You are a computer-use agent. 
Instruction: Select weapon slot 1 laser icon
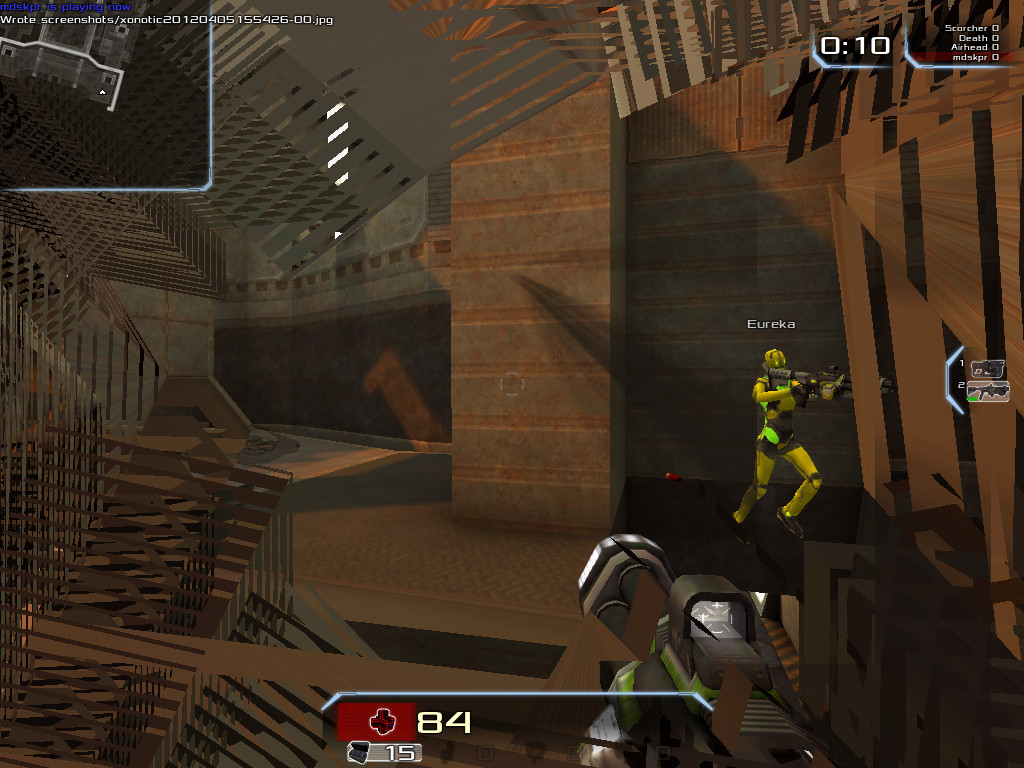987,368
